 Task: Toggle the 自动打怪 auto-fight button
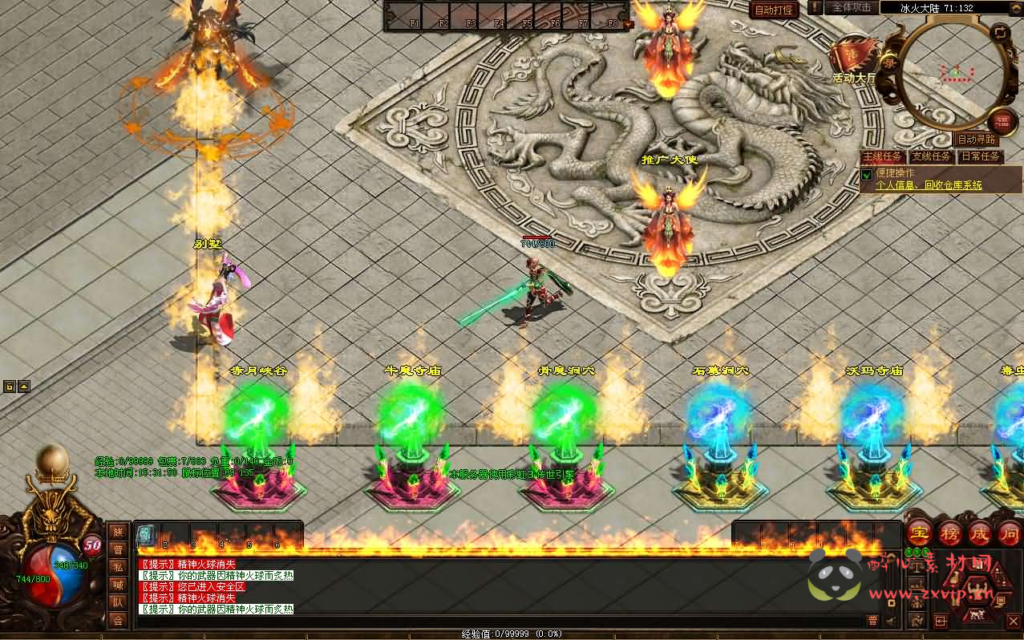tap(774, 10)
